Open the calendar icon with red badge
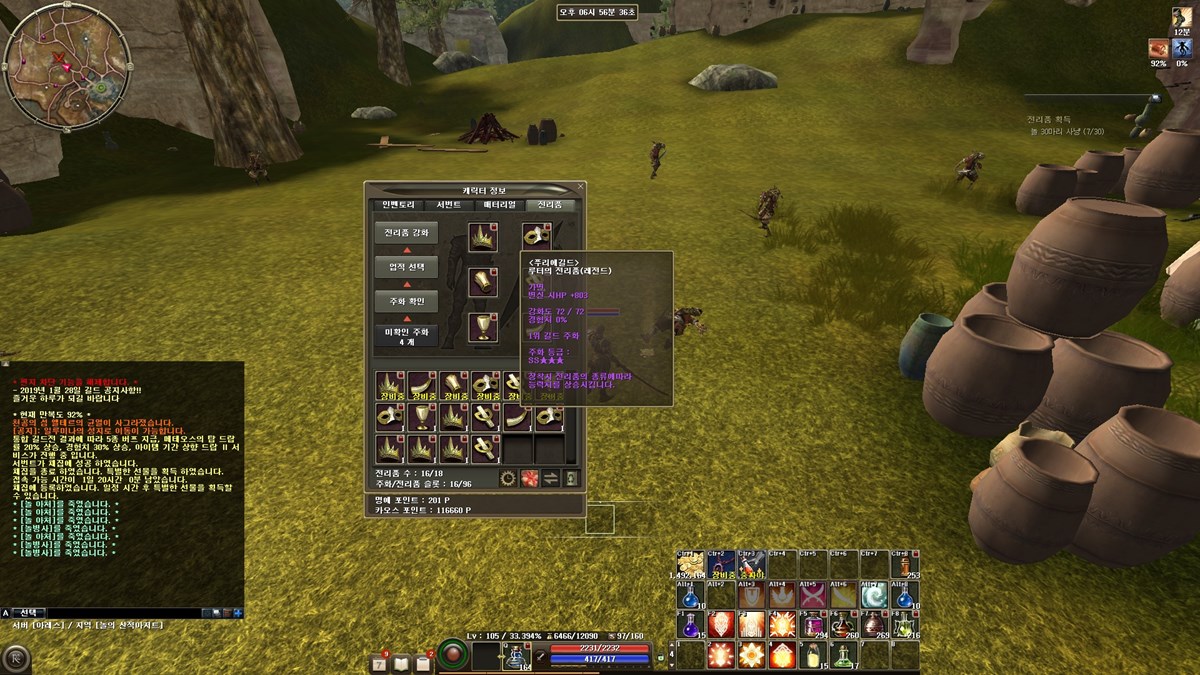The width and height of the screenshot is (1200, 675). click(x=380, y=664)
